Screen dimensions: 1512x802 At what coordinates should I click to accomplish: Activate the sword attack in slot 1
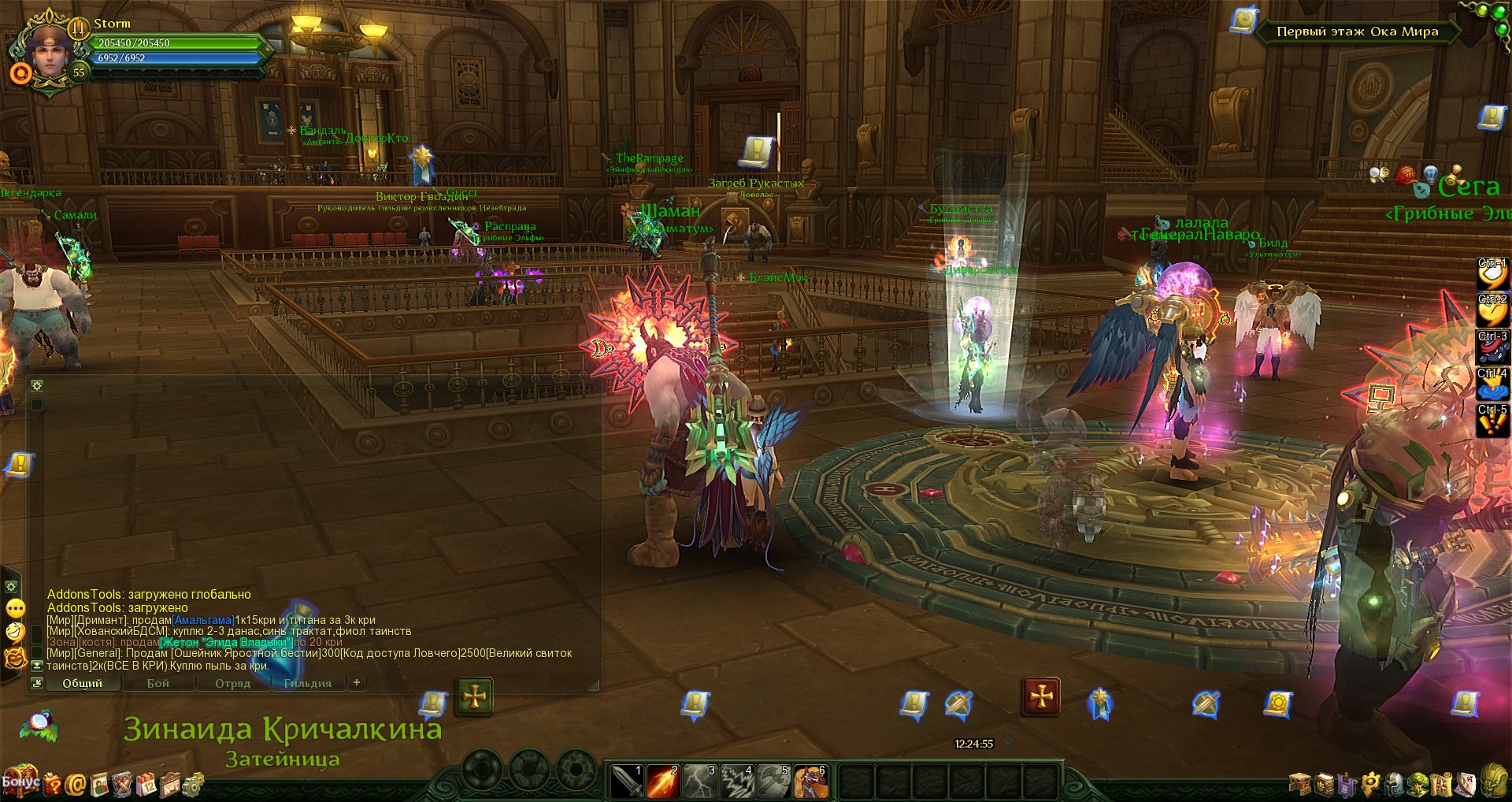tap(627, 782)
